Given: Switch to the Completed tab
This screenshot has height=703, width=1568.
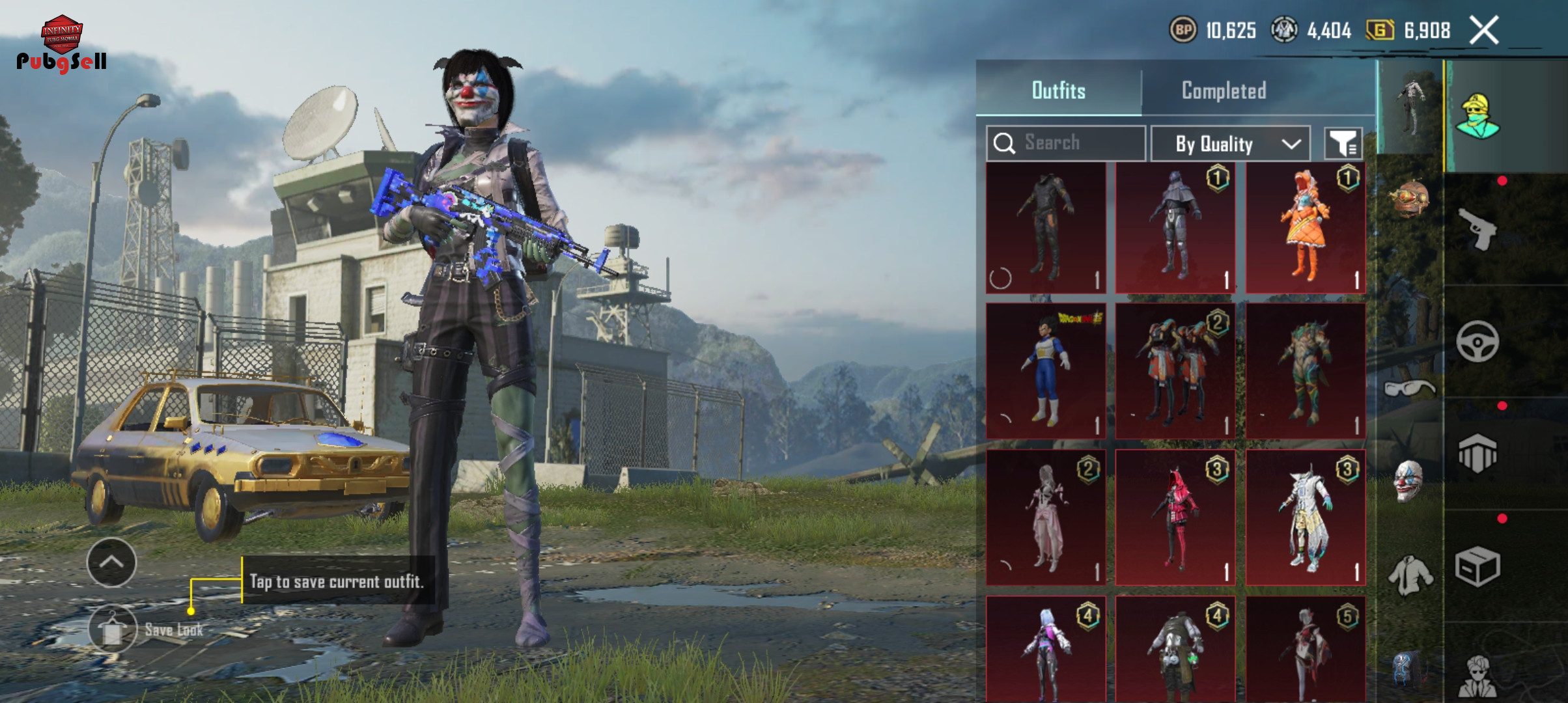Looking at the screenshot, I should 1224,90.
